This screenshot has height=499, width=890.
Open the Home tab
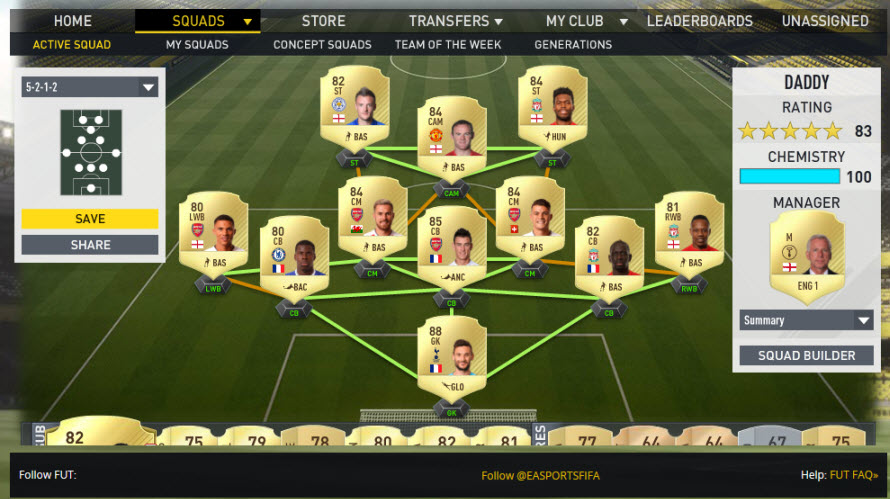(72, 21)
